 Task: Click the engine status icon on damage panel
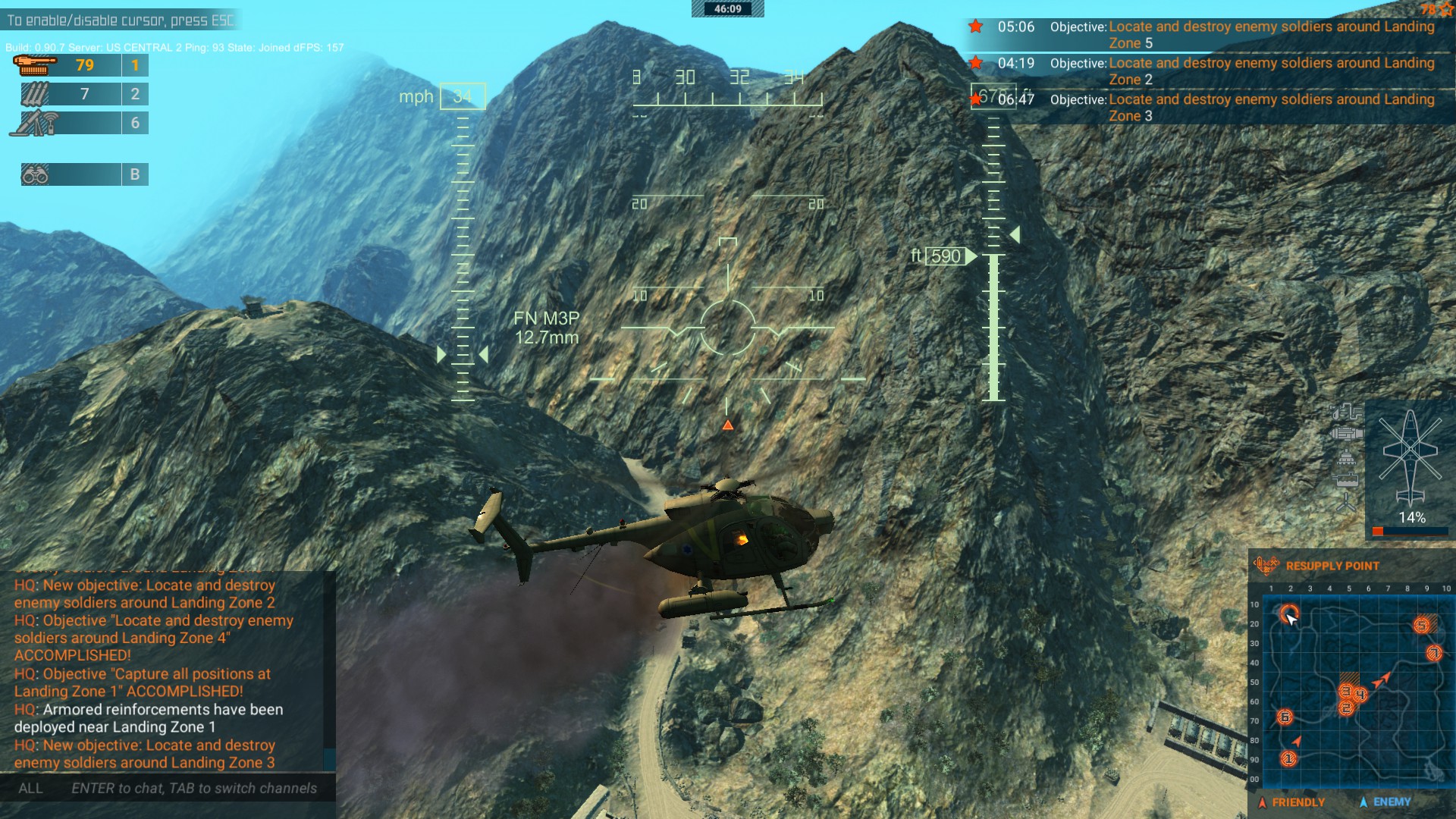point(1348,433)
